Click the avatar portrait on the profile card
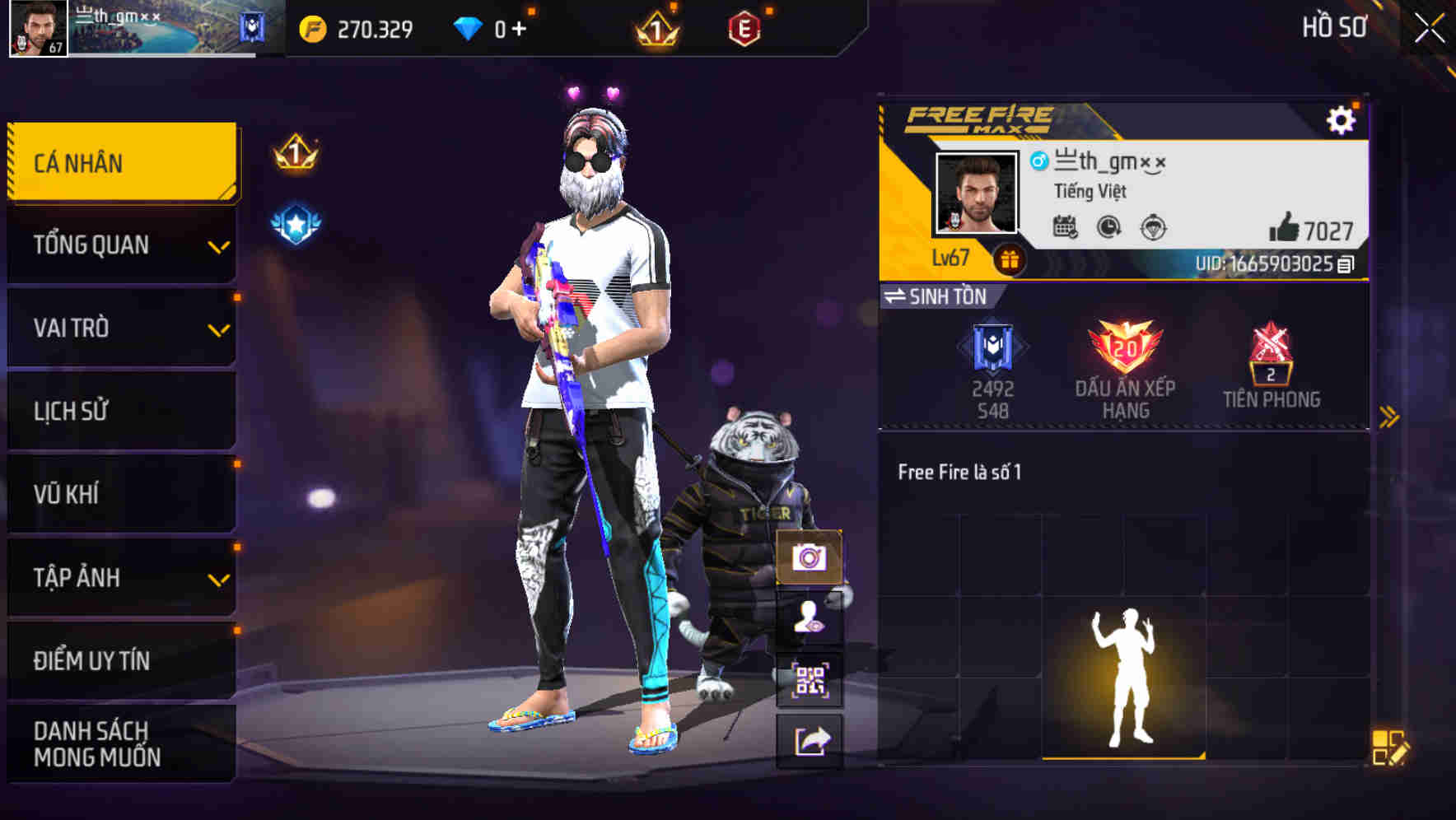 [977, 193]
